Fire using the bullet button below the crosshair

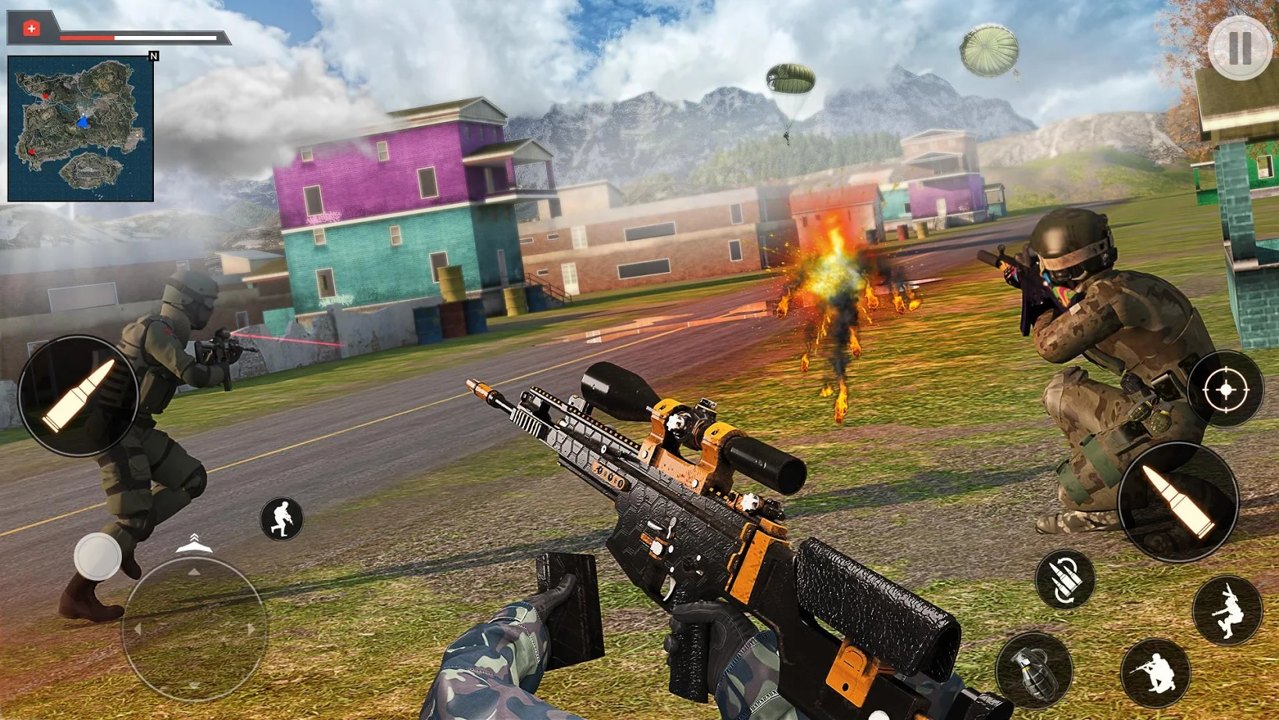click(1178, 502)
